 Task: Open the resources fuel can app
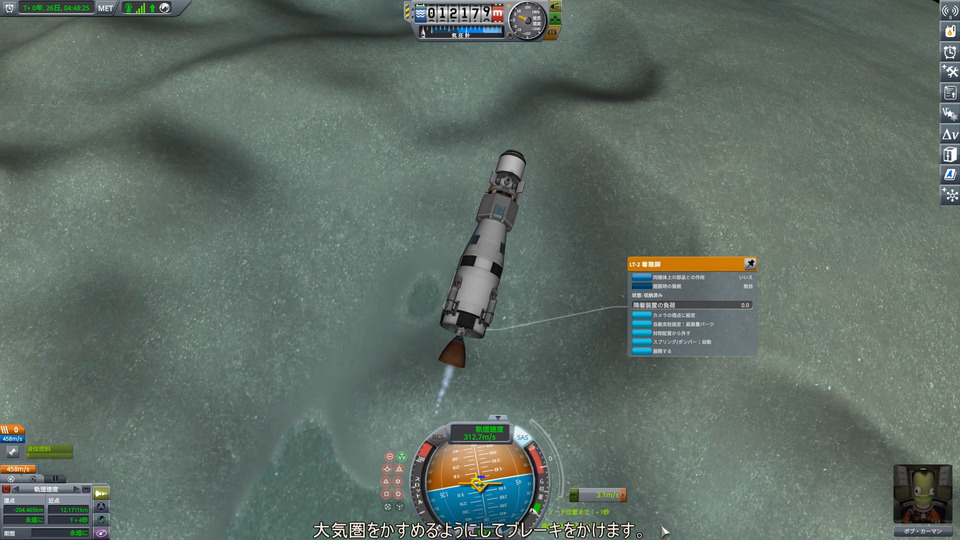pyautogui.click(x=949, y=31)
